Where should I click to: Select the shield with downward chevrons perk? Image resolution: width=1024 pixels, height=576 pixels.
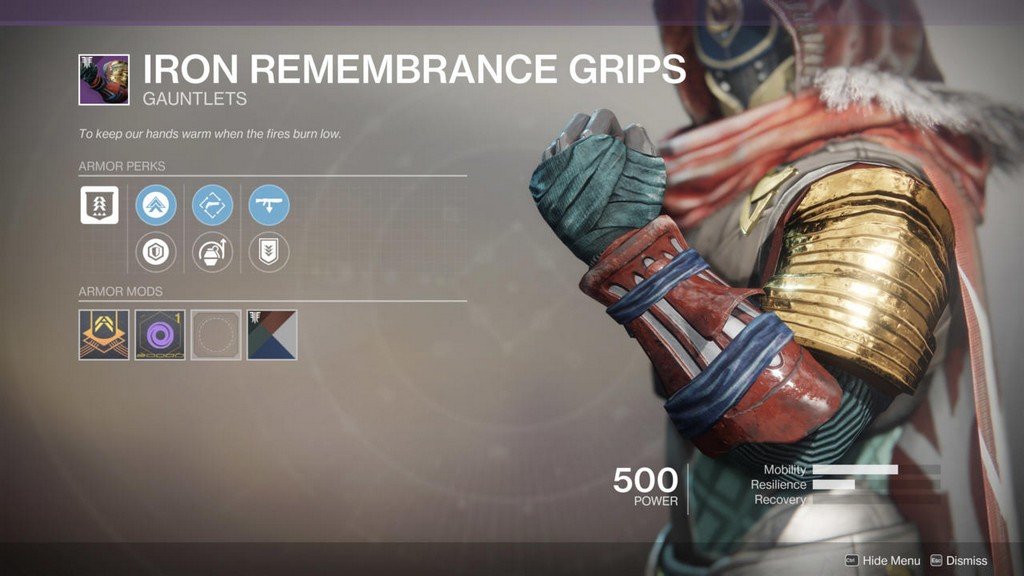269,252
